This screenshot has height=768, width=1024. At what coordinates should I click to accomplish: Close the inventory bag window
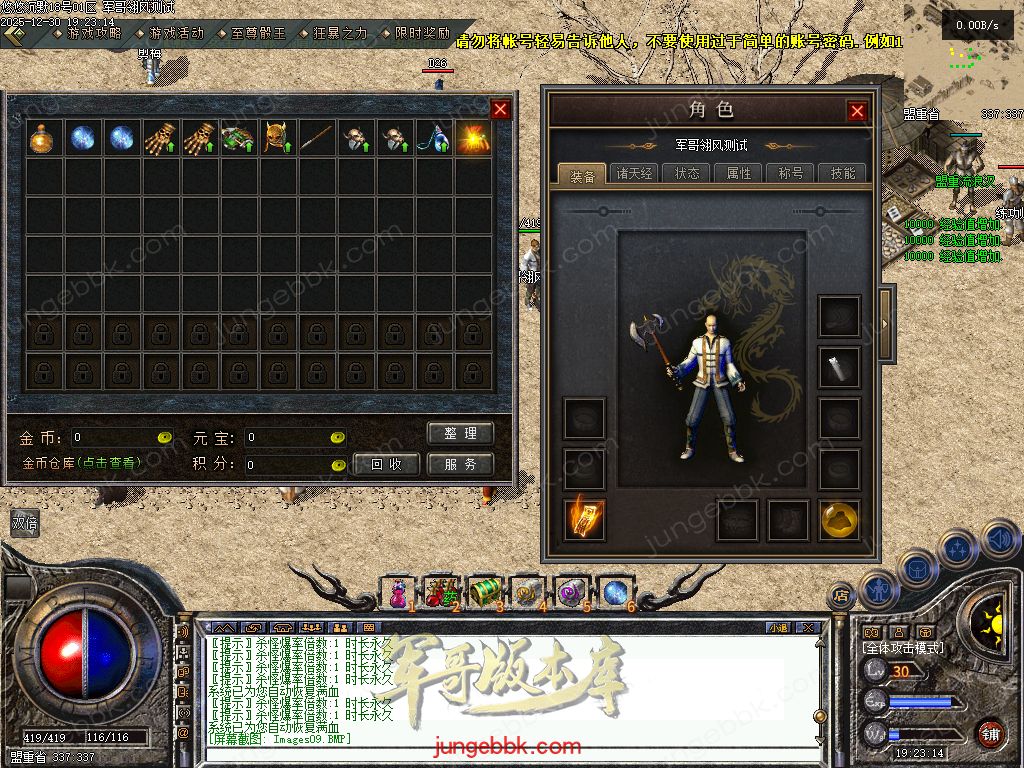coord(501,109)
